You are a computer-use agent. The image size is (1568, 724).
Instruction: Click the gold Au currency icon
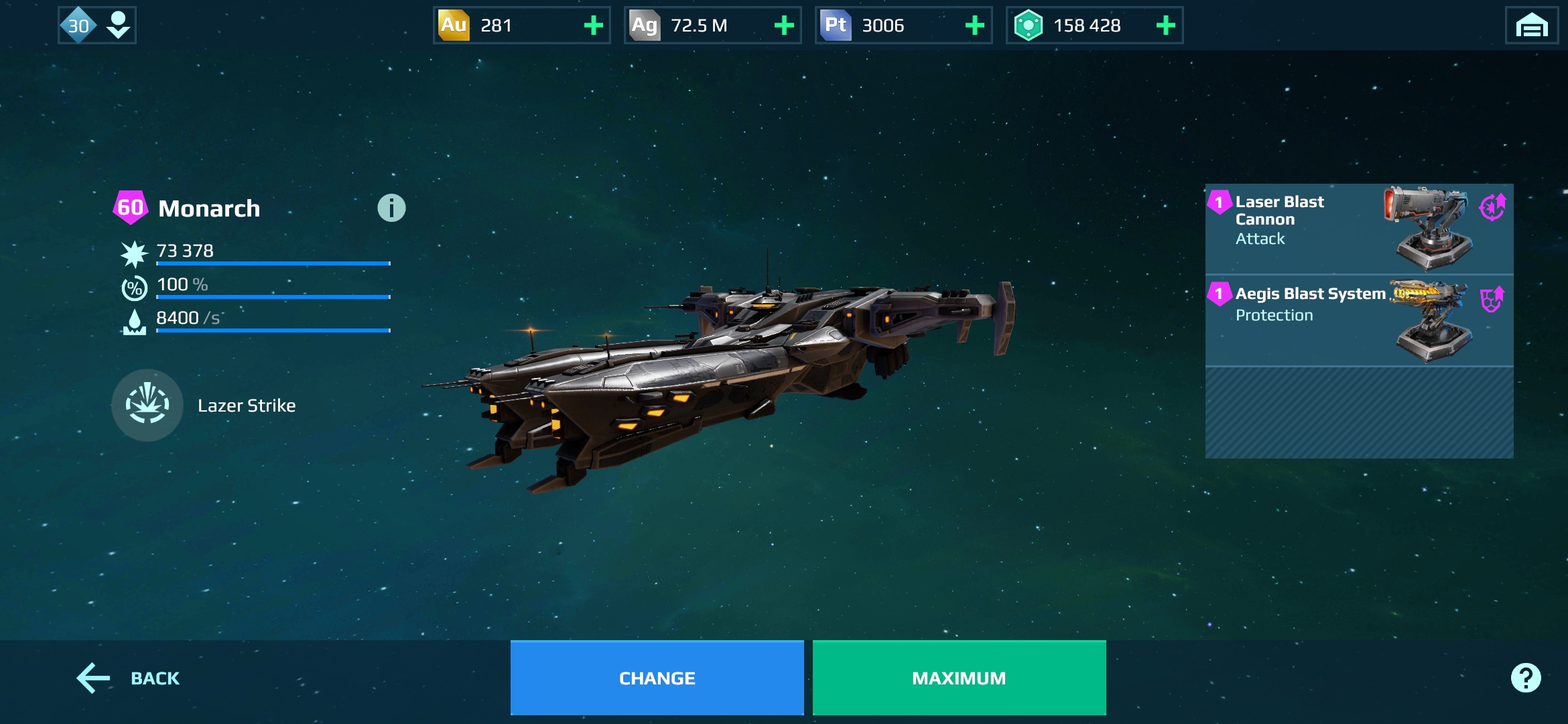point(453,25)
